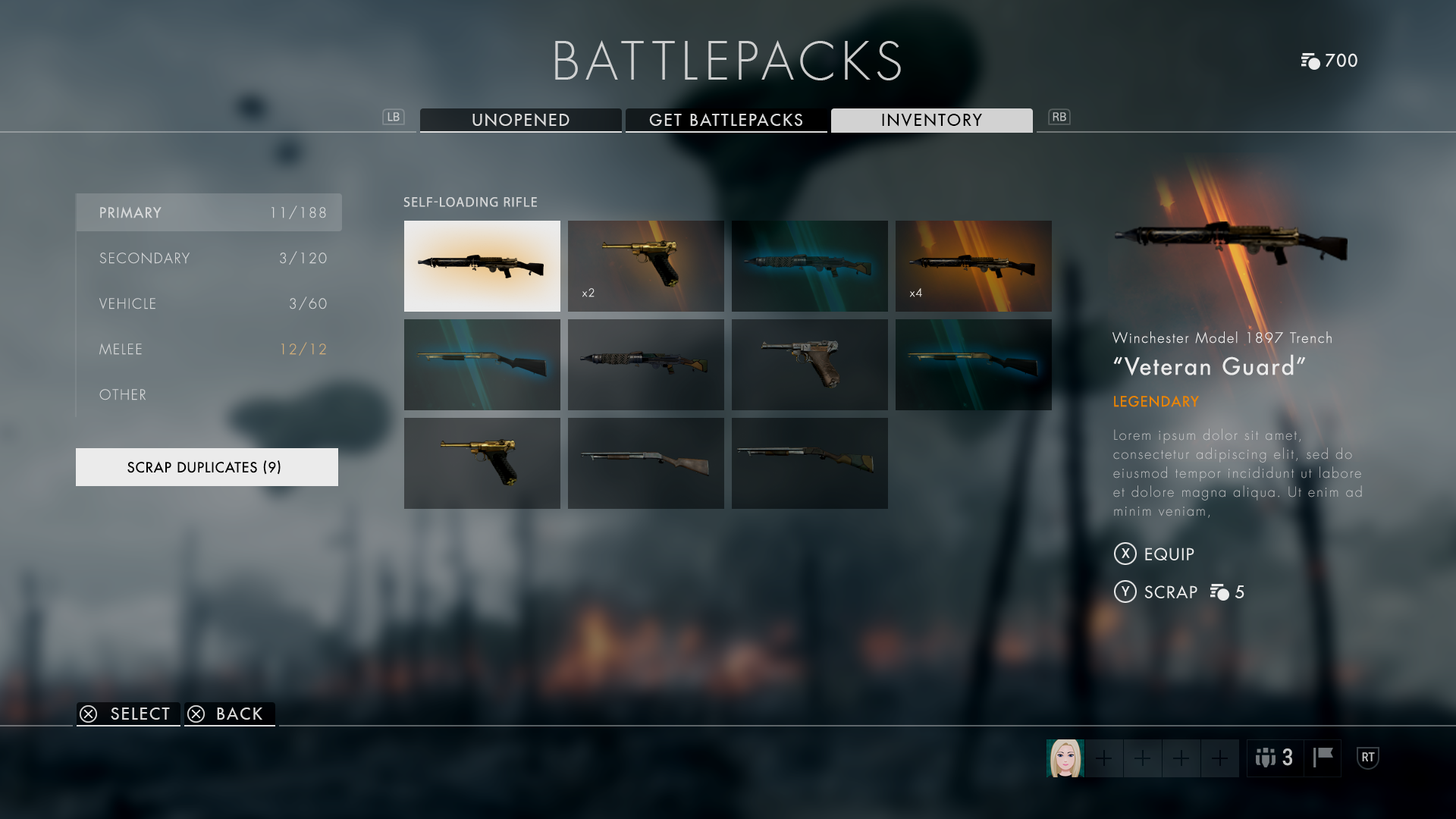Switch to the Unopened tab
1456x819 pixels.
(x=520, y=120)
